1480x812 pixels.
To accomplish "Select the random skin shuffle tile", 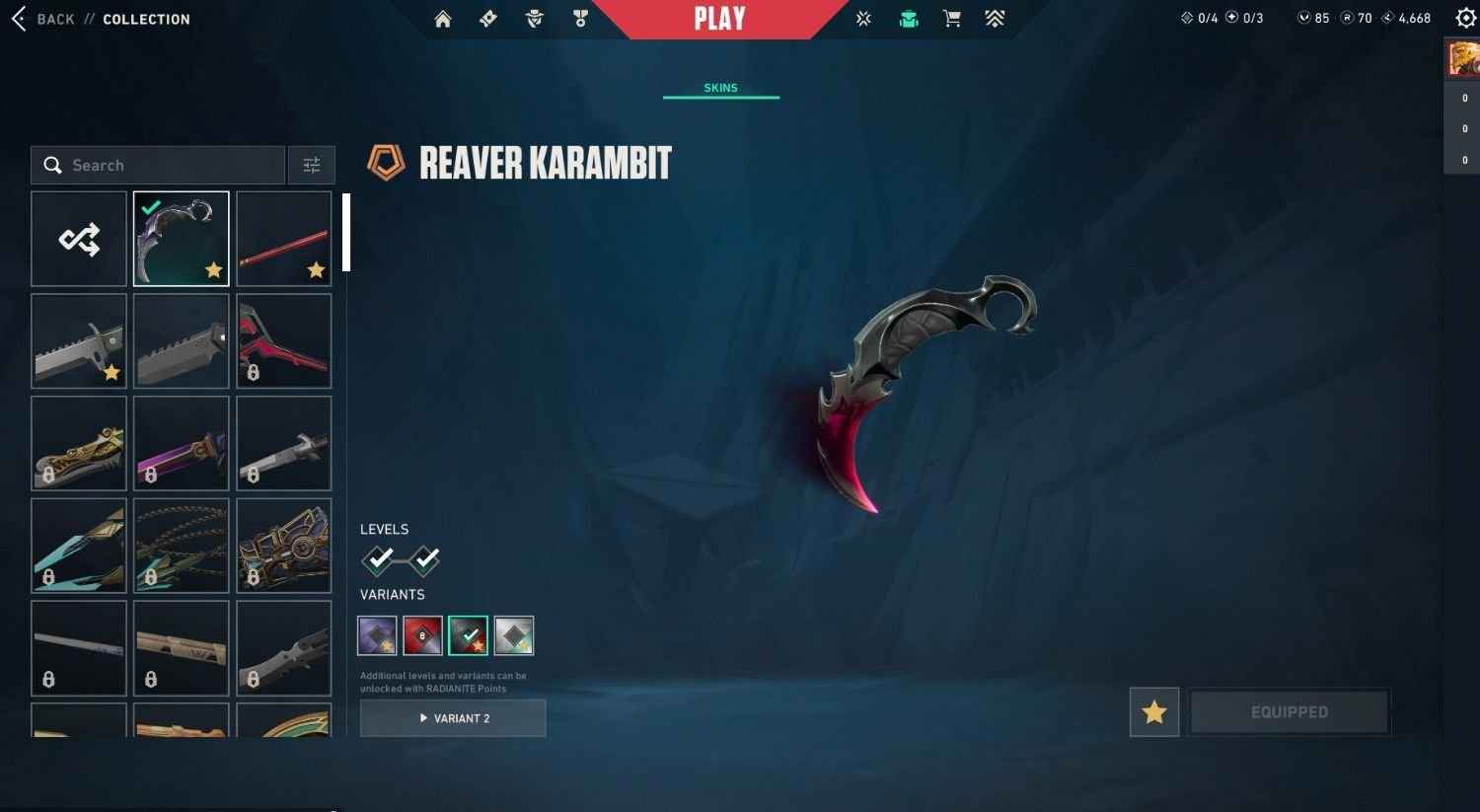I will point(78,238).
